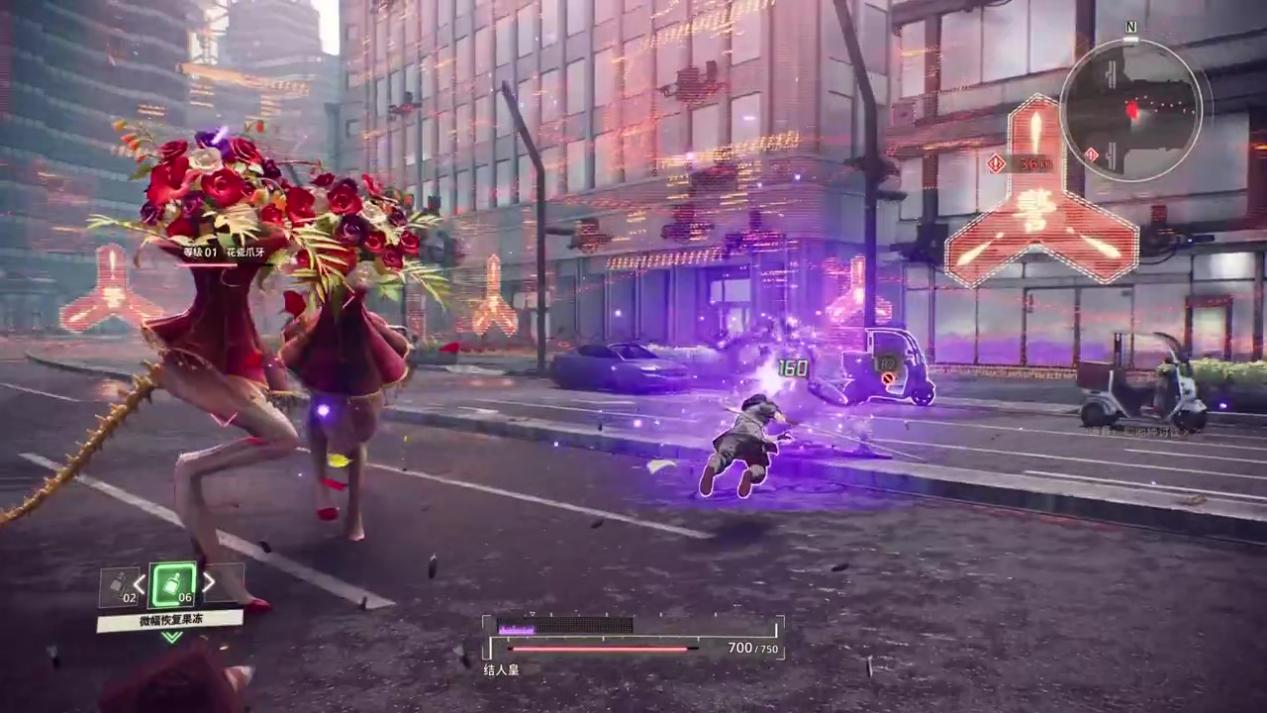This screenshot has height=713, width=1267.
Task: Click the green down chevron below the item name
Action: 172,637
